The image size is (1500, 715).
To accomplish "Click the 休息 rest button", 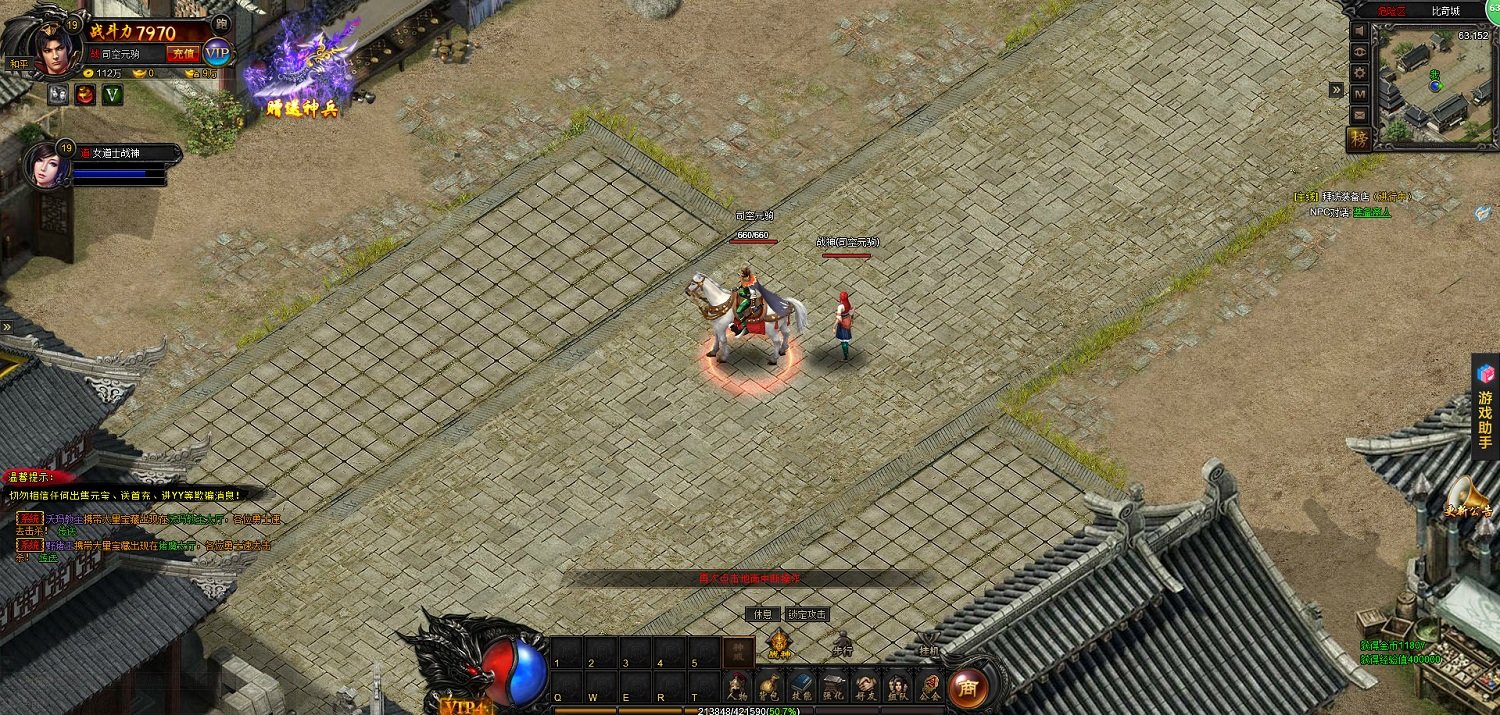I will click(762, 614).
